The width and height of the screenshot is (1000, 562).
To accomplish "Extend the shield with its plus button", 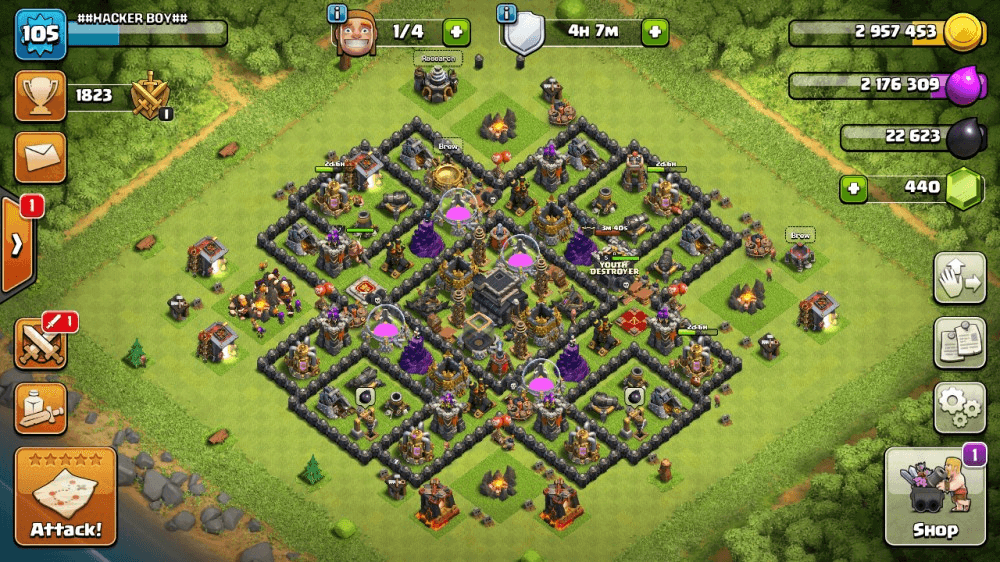I will click(x=655, y=31).
